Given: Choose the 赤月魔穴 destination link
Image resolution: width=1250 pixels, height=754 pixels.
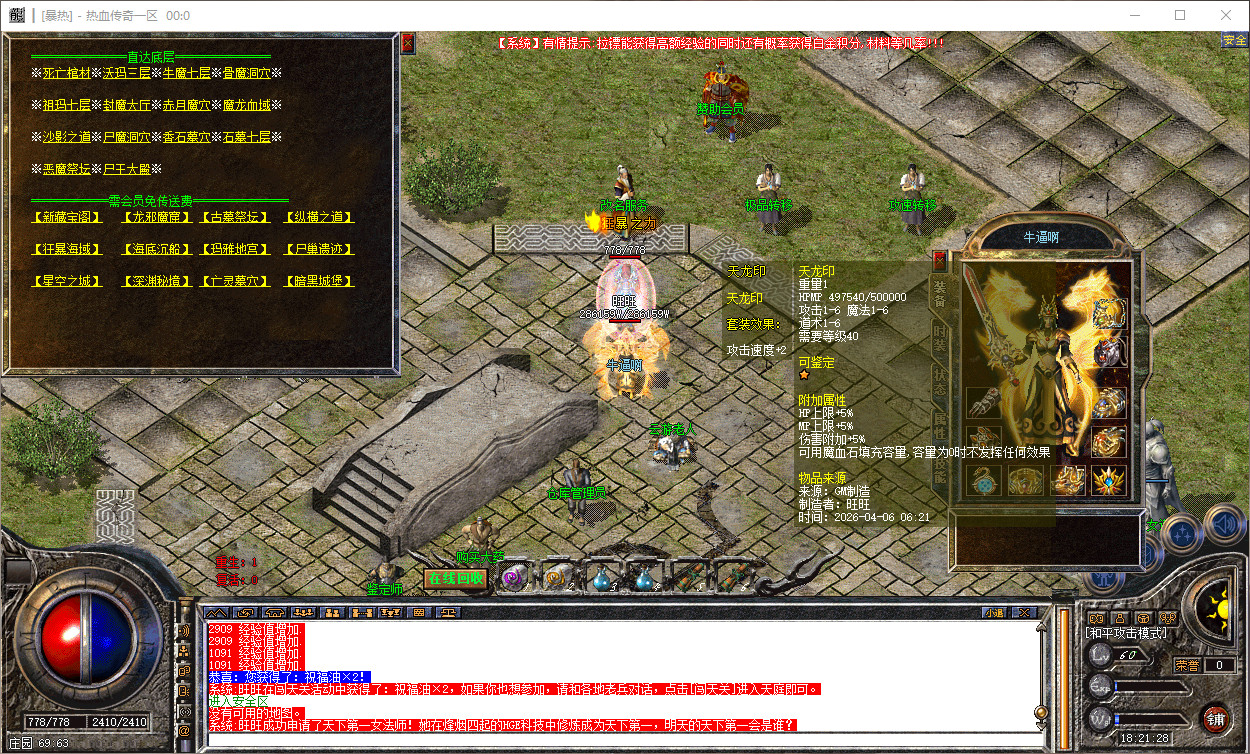Looking at the screenshot, I should (x=187, y=105).
